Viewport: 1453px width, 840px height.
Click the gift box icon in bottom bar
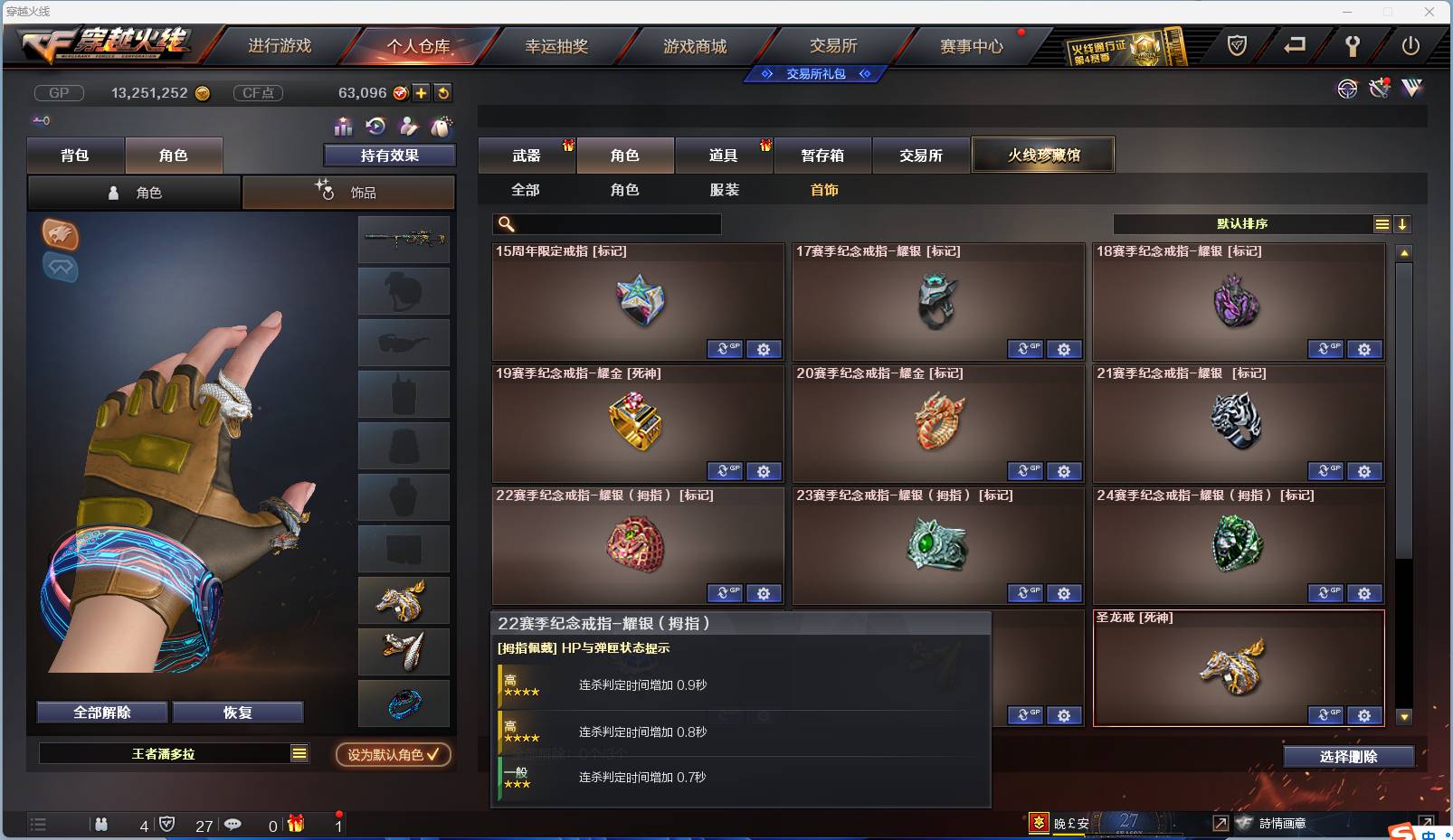pyautogui.click(x=294, y=825)
